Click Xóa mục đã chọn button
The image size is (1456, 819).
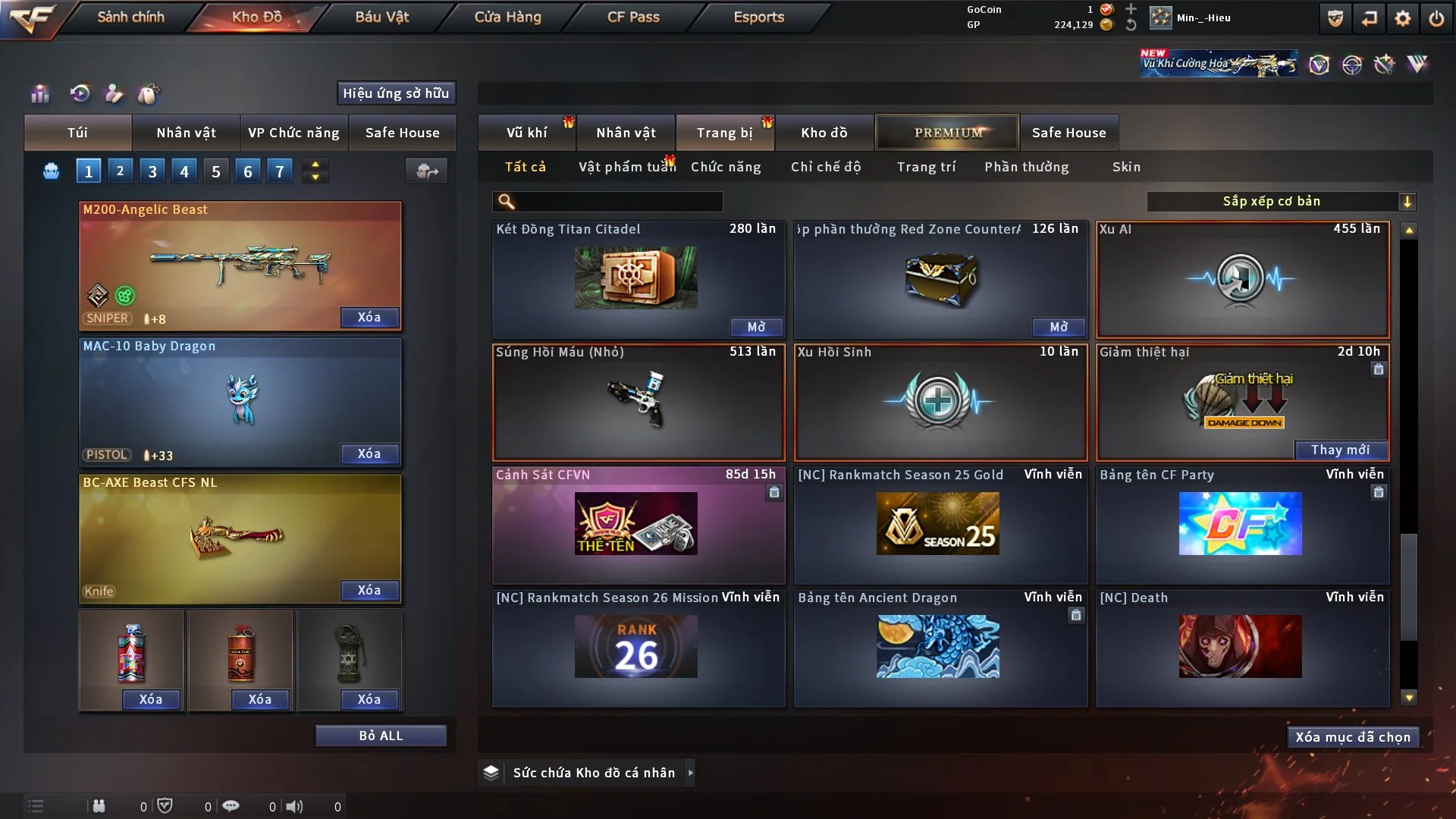(1352, 737)
